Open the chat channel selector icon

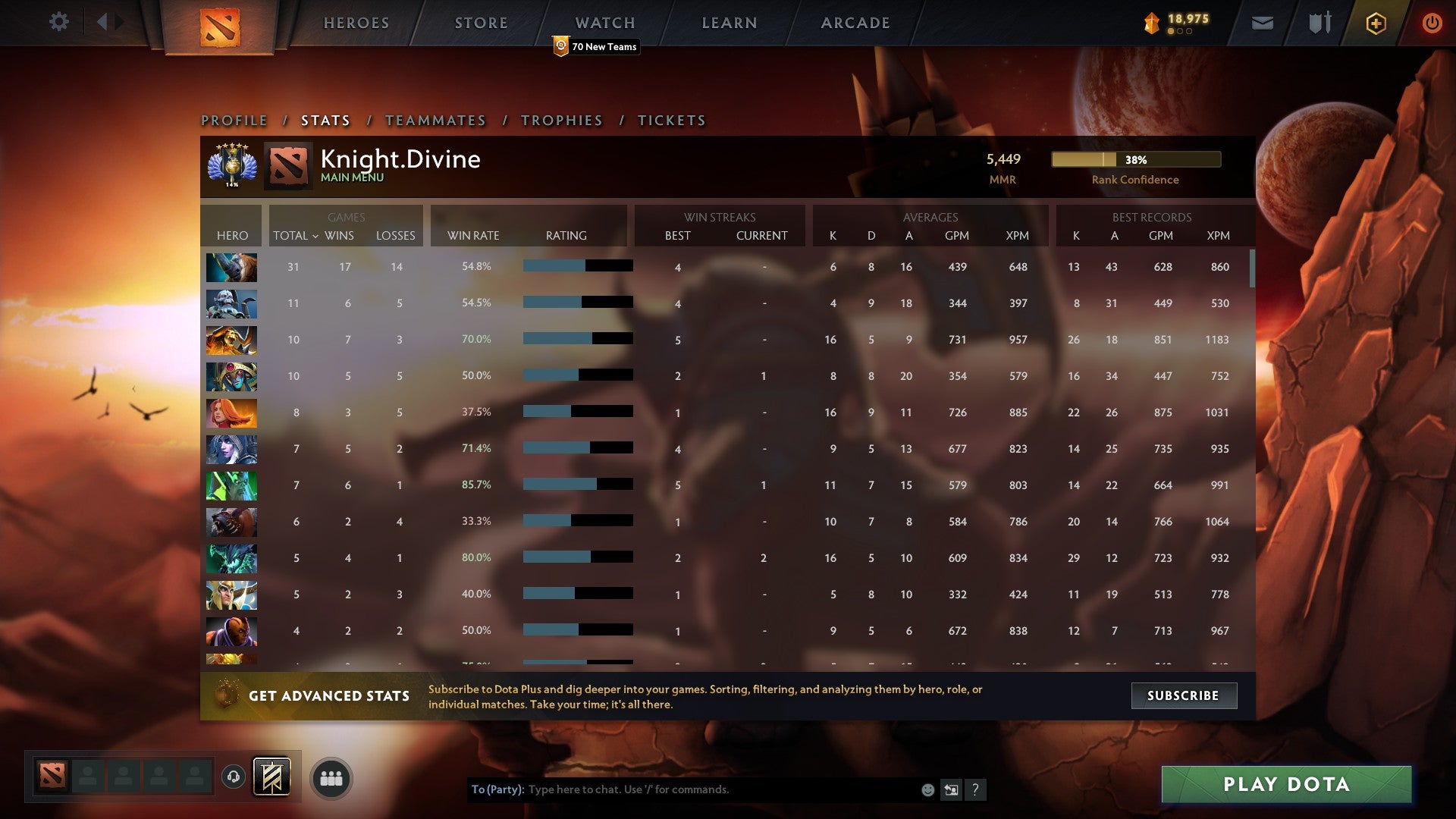pyautogui.click(x=951, y=789)
